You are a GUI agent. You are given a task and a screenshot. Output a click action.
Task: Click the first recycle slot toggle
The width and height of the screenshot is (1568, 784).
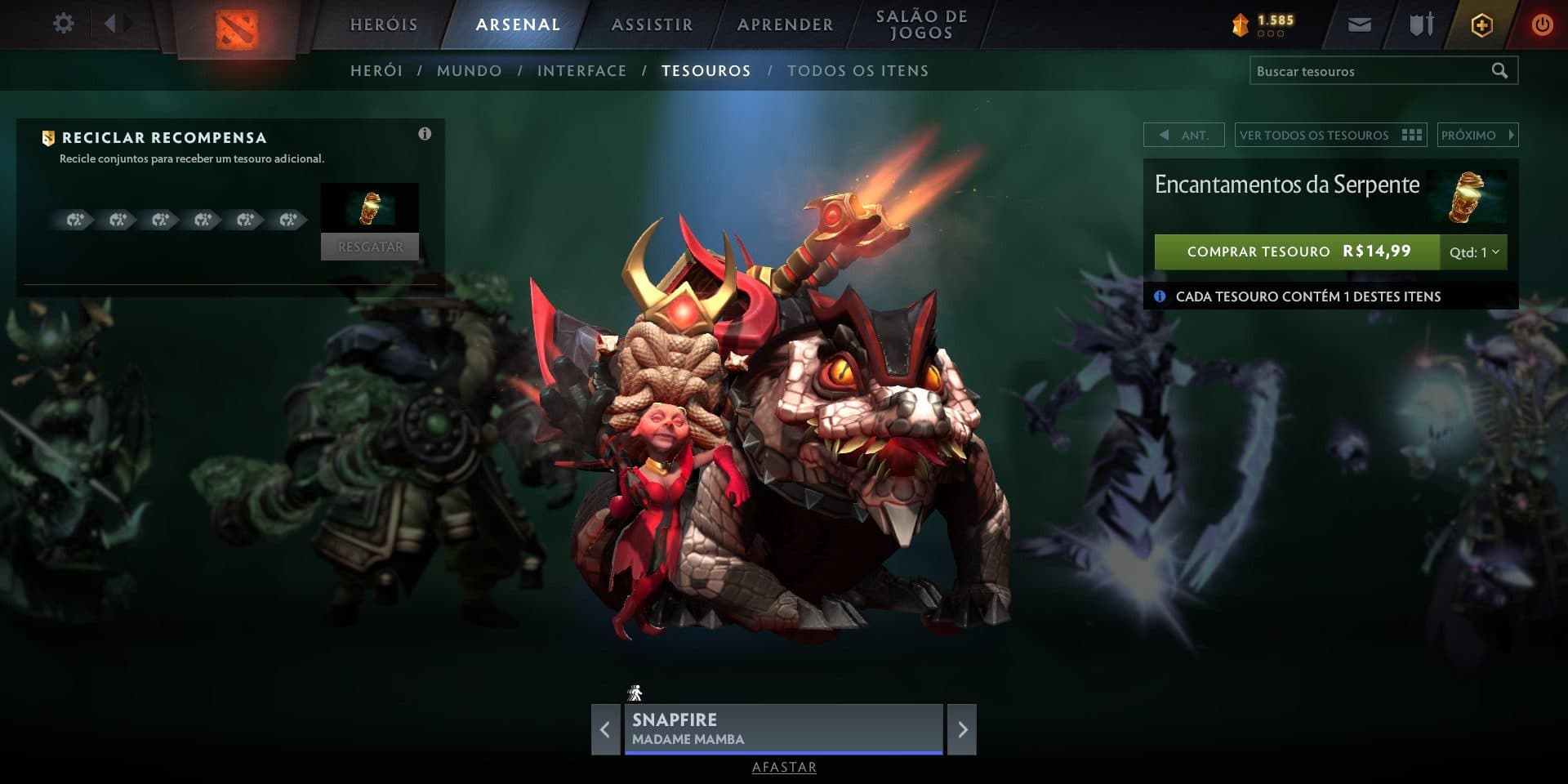point(74,219)
